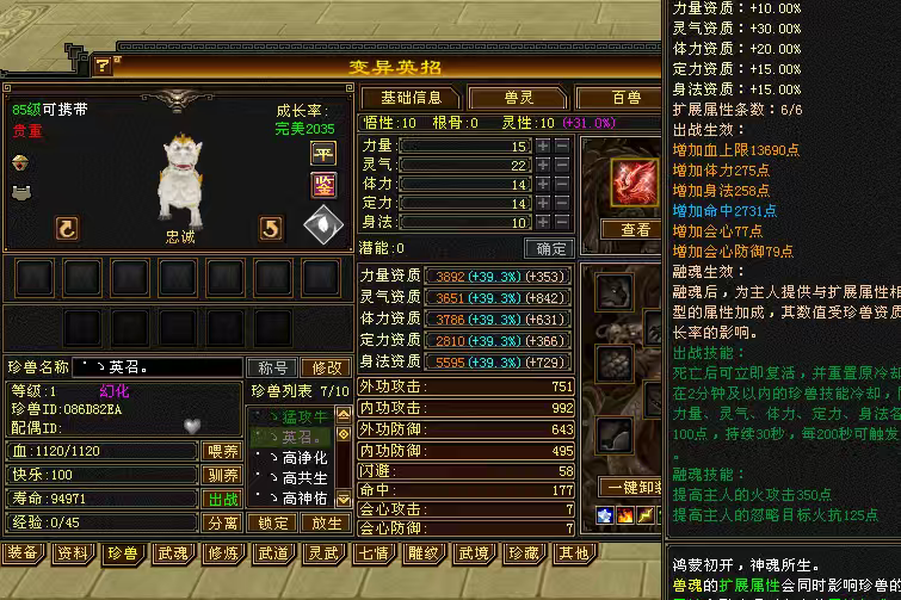
Task: Decrease 身法 with its minus button
Action: click(562, 222)
